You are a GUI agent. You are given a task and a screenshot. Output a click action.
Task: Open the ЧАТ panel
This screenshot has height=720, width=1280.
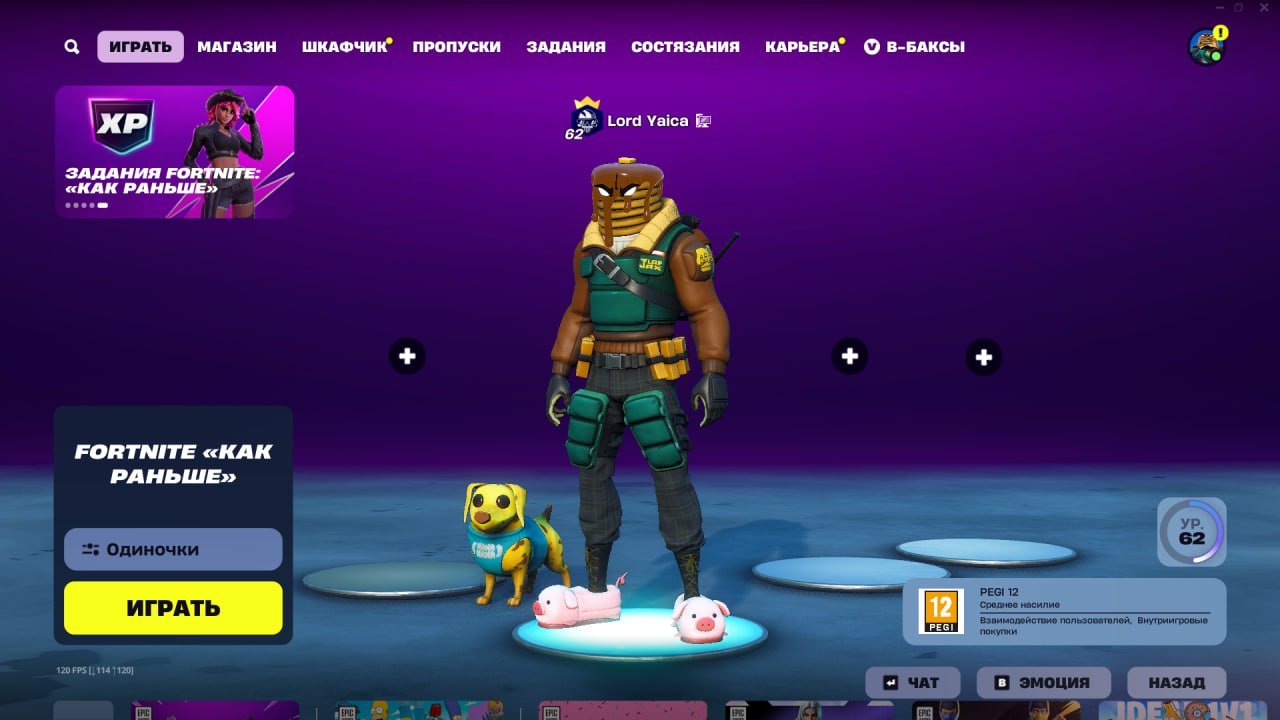coord(911,682)
